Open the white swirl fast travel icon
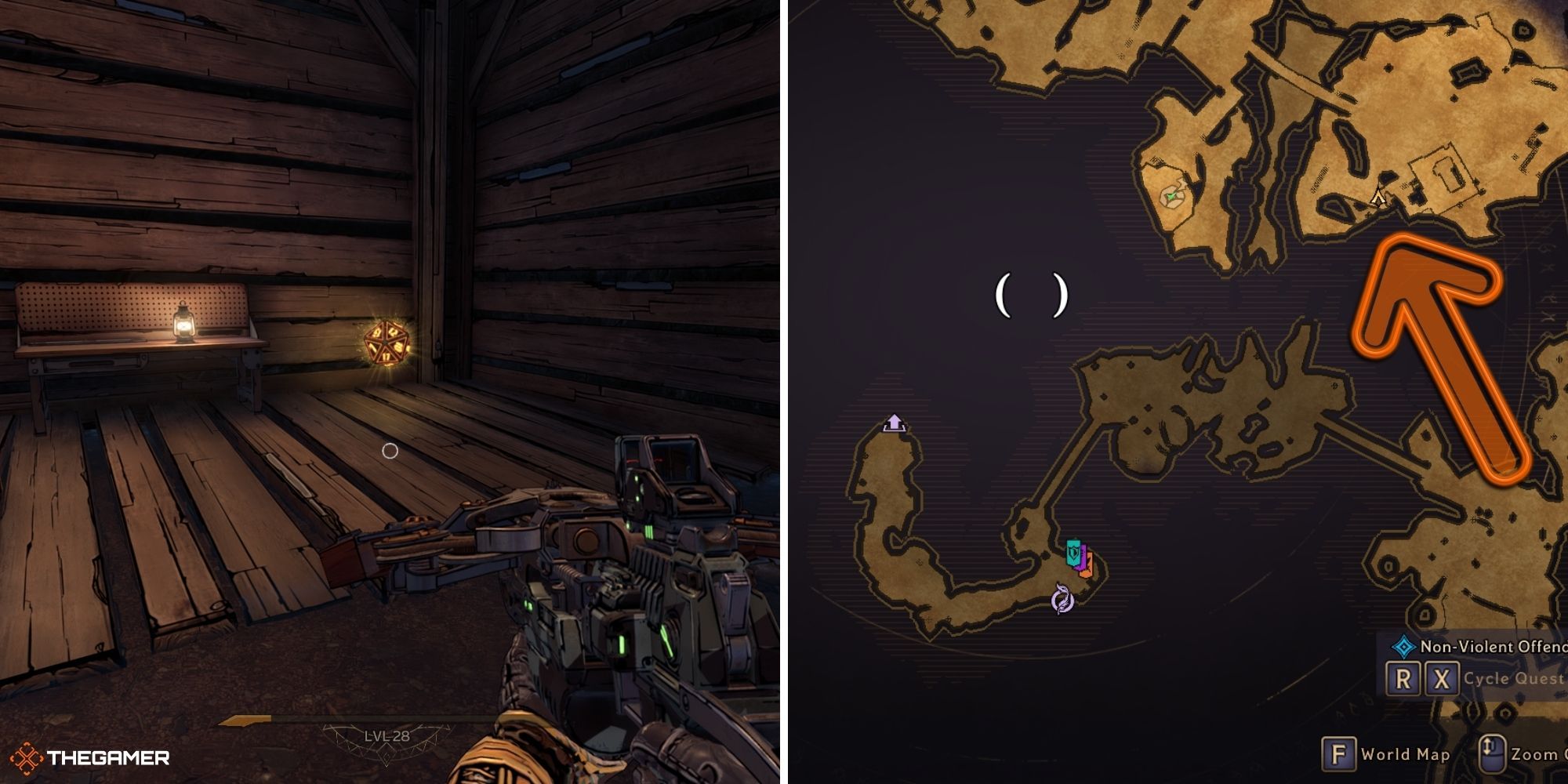This screenshot has height=784, width=1568. click(x=1063, y=598)
